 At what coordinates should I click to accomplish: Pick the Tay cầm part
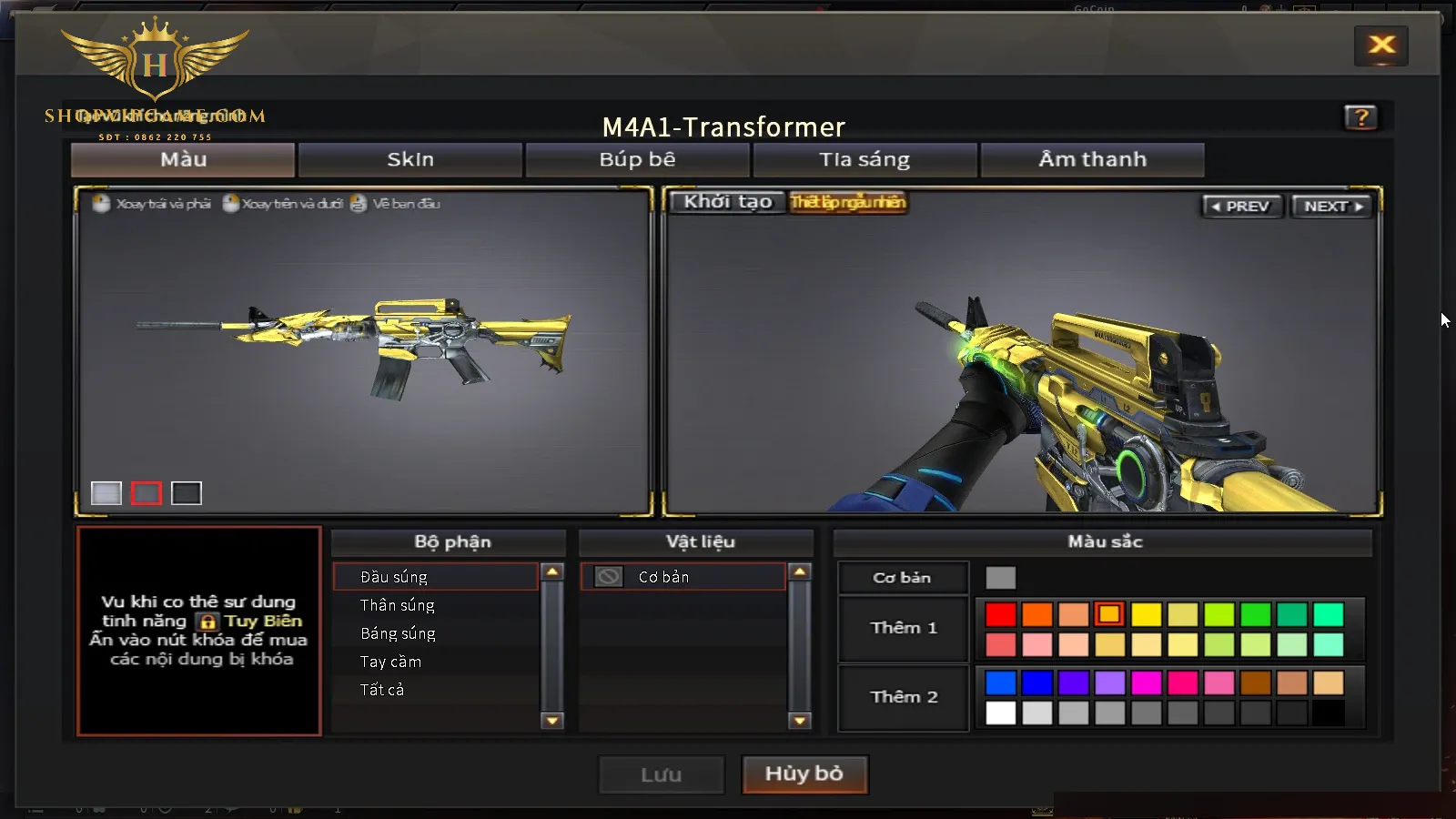click(x=390, y=662)
